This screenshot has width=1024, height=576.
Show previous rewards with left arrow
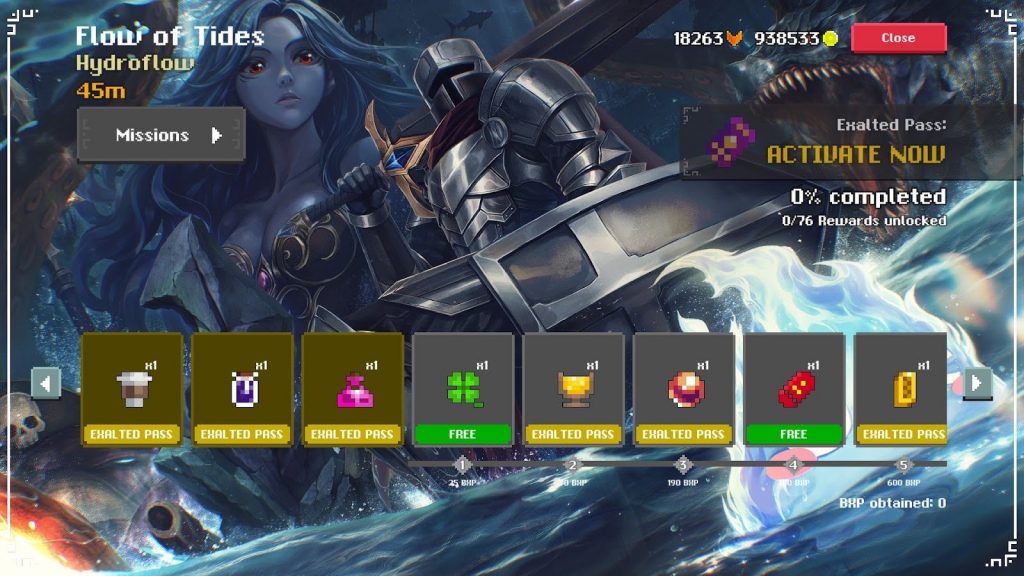[46, 382]
